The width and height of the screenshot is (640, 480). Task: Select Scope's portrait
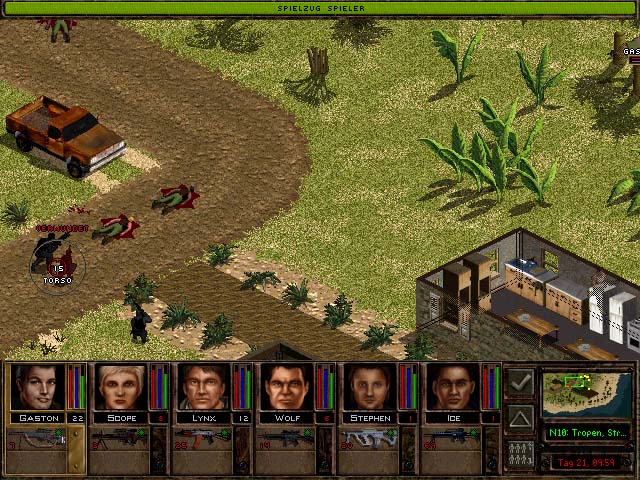coord(120,387)
